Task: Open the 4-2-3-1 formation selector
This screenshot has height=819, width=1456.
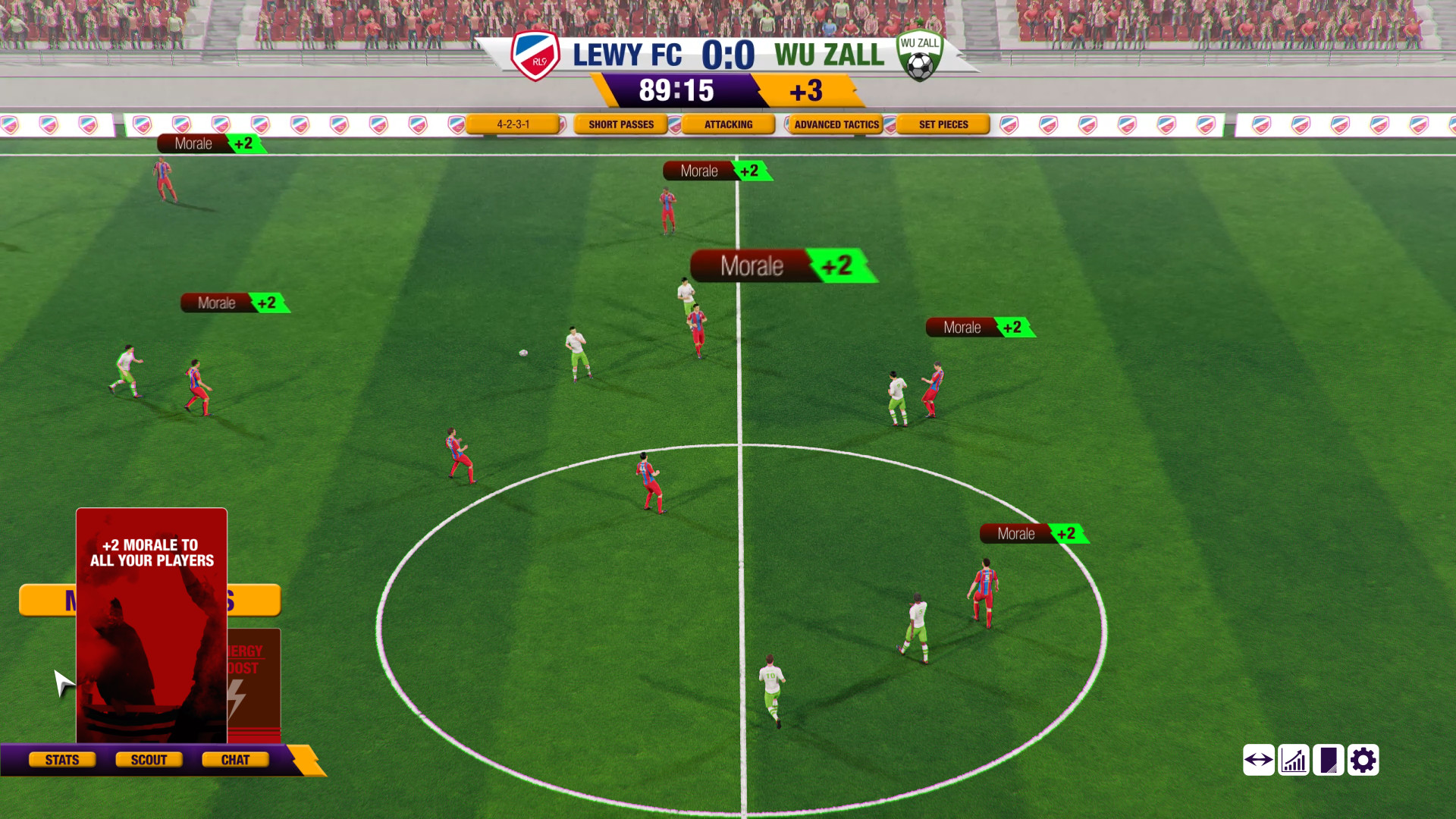Action: coord(513,124)
